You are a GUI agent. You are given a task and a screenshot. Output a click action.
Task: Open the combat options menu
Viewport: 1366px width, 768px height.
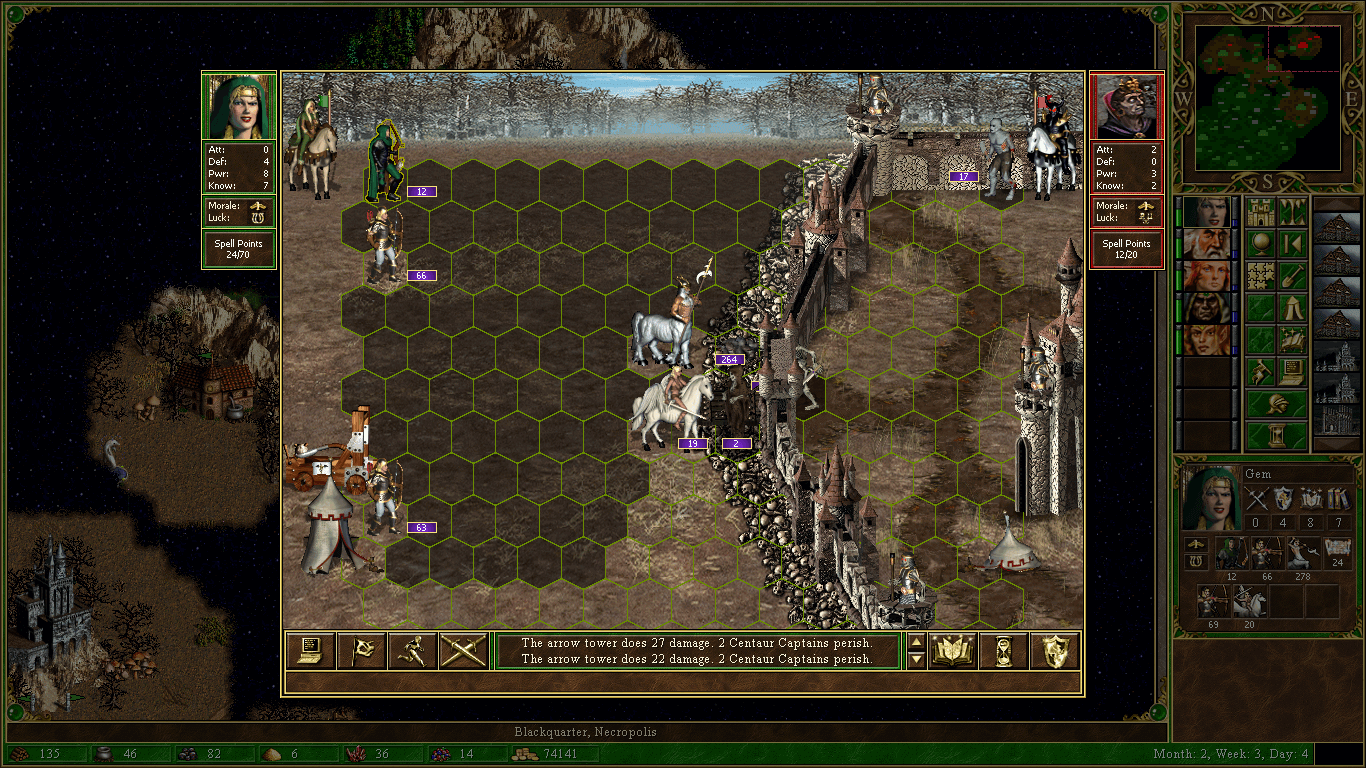(310, 651)
